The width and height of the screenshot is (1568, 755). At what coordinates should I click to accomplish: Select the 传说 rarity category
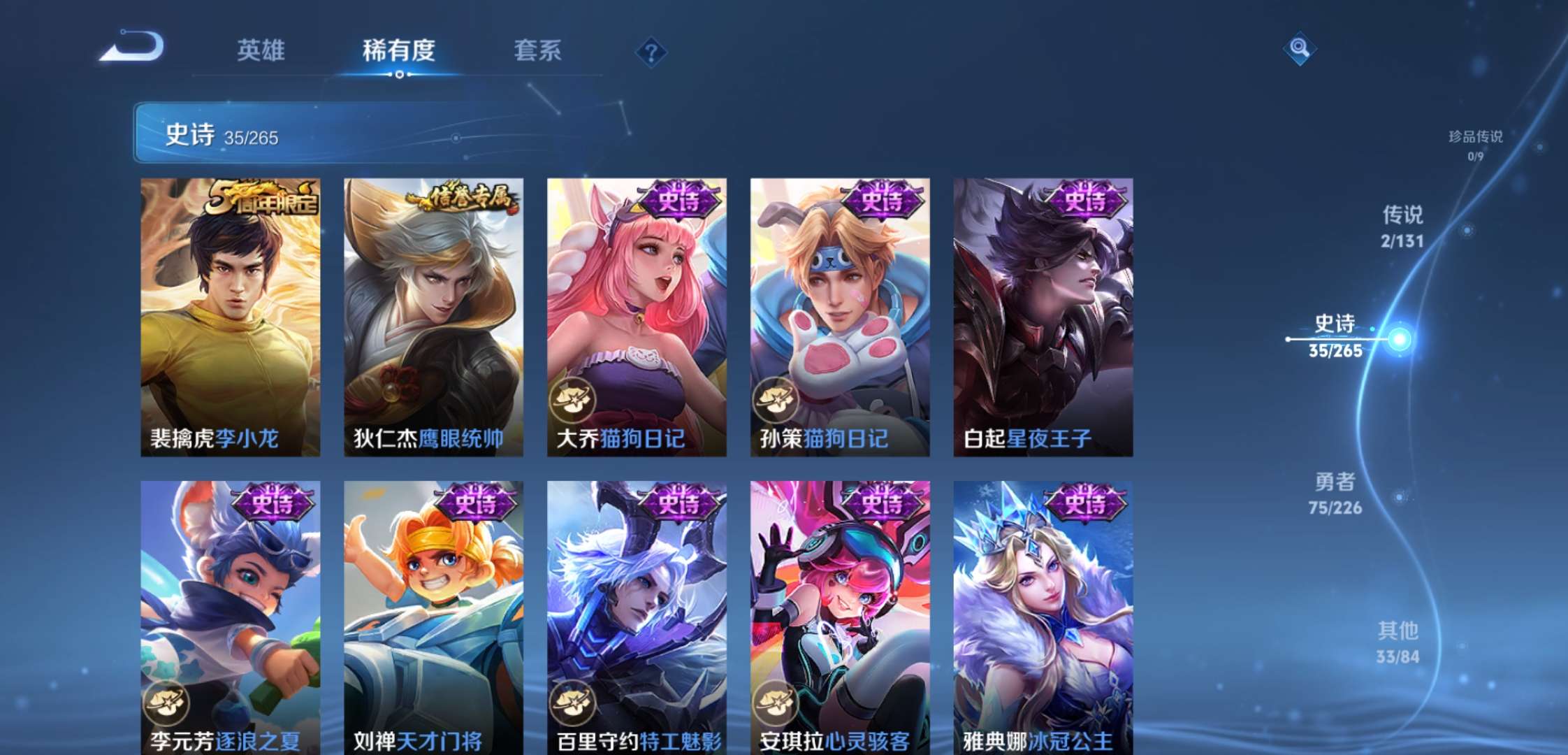coord(1404,224)
